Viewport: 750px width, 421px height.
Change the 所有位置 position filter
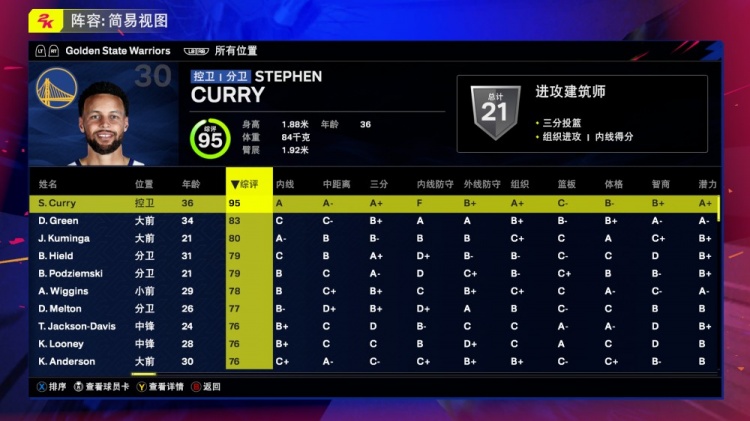coord(236,50)
